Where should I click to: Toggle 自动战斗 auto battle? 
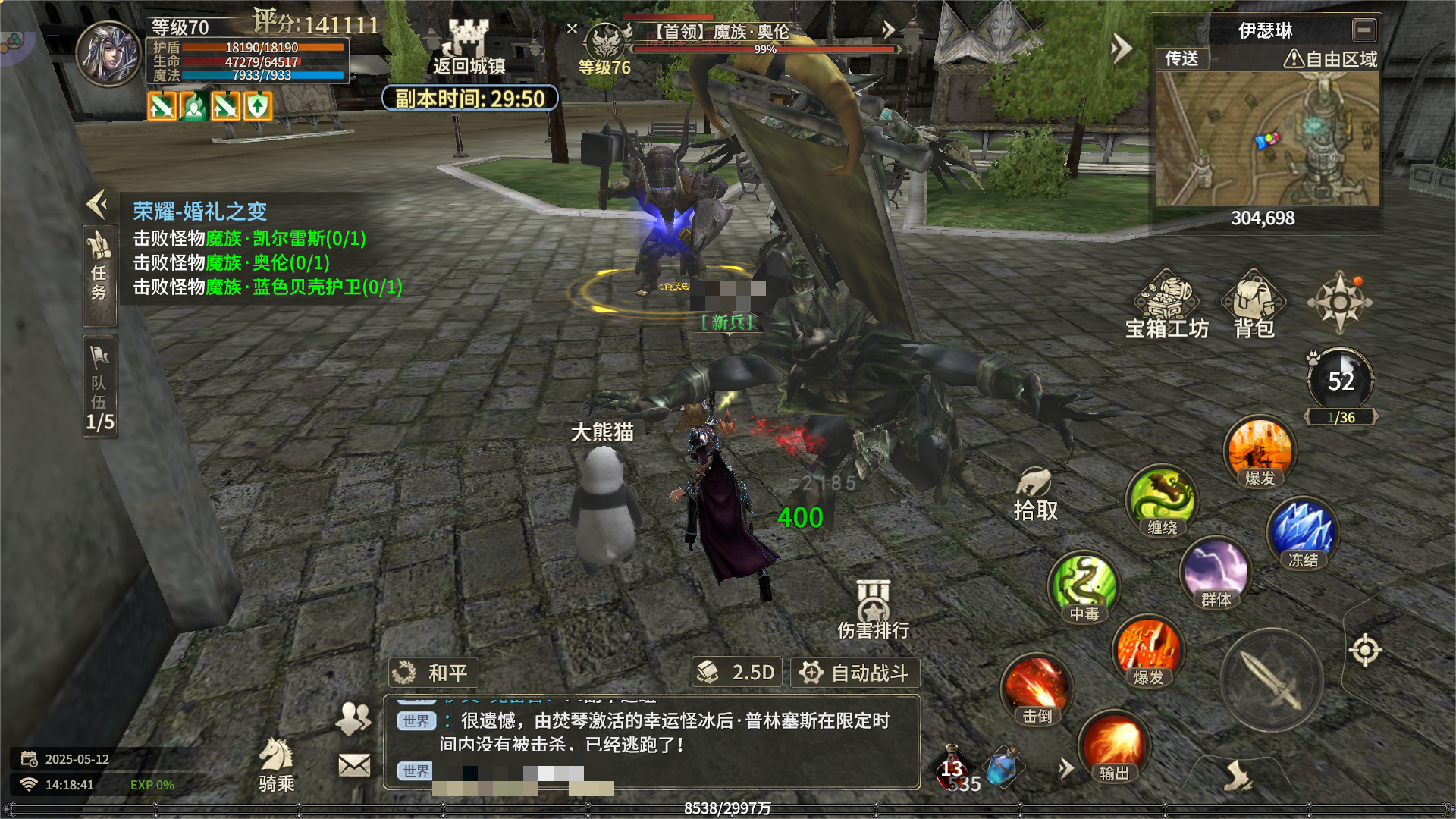pyautogui.click(x=855, y=673)
